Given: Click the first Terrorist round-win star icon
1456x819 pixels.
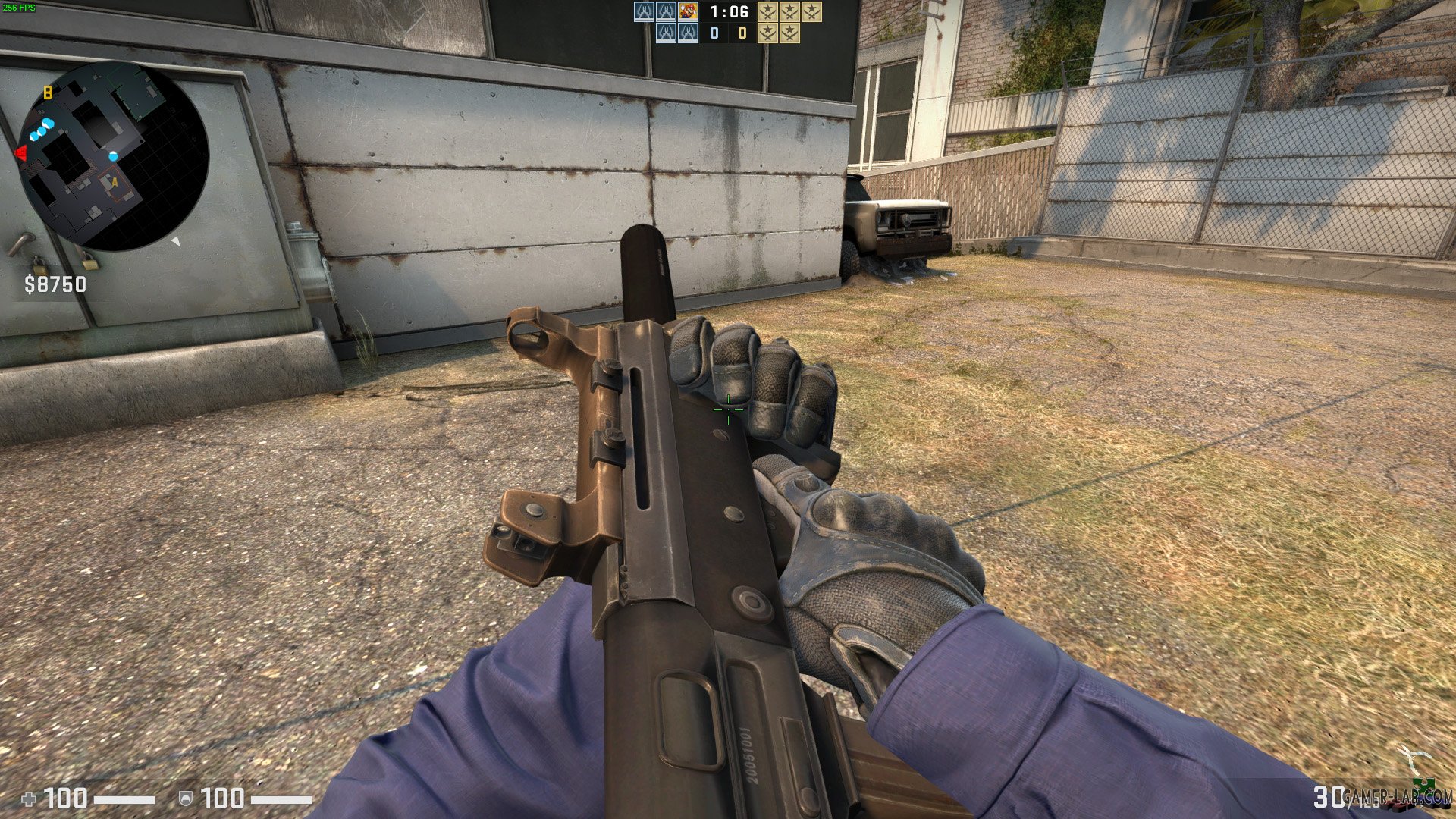Looking at the screenshot, I should (766, 13).
